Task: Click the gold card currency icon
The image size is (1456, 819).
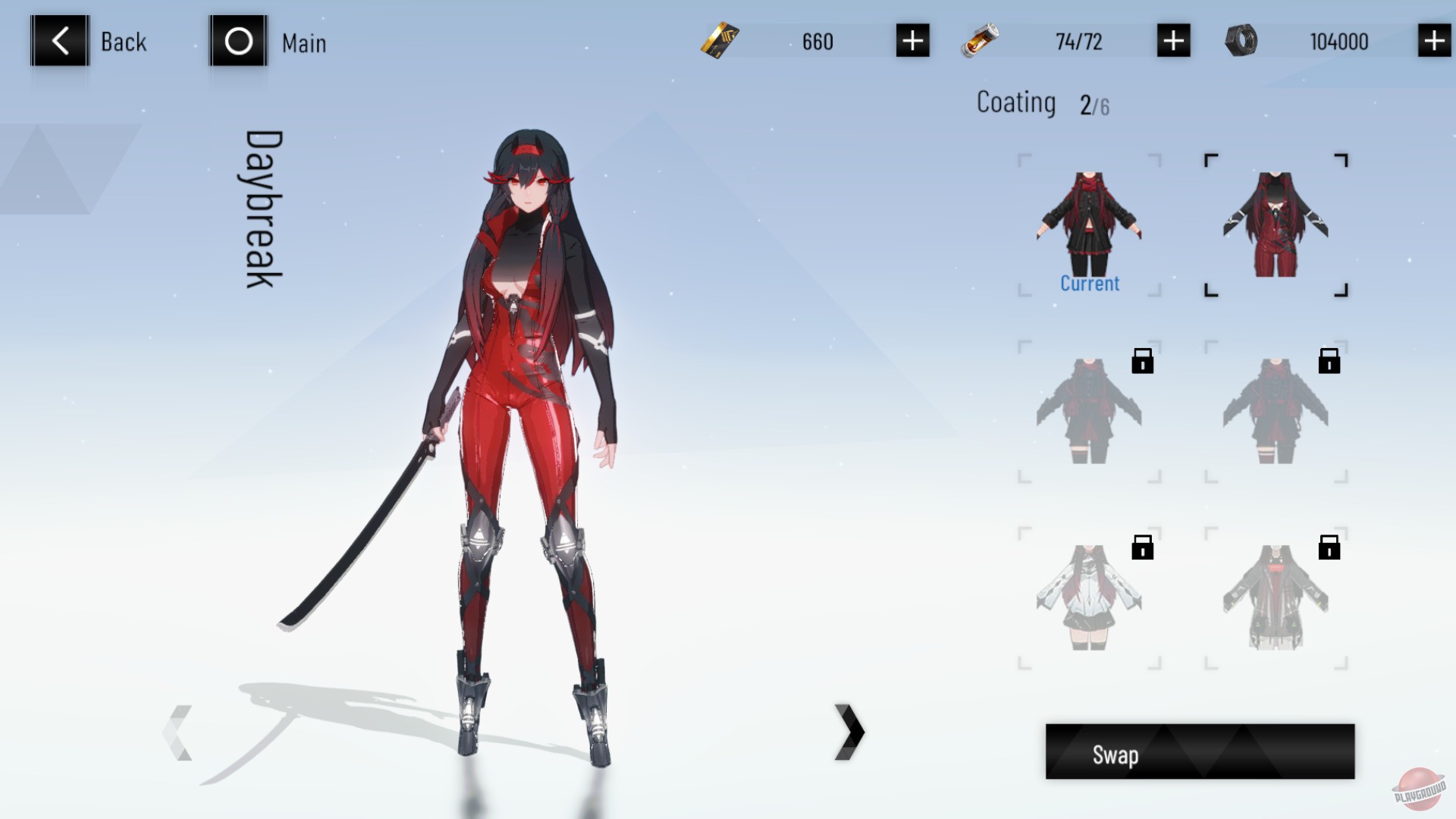Action: [719, 42]
